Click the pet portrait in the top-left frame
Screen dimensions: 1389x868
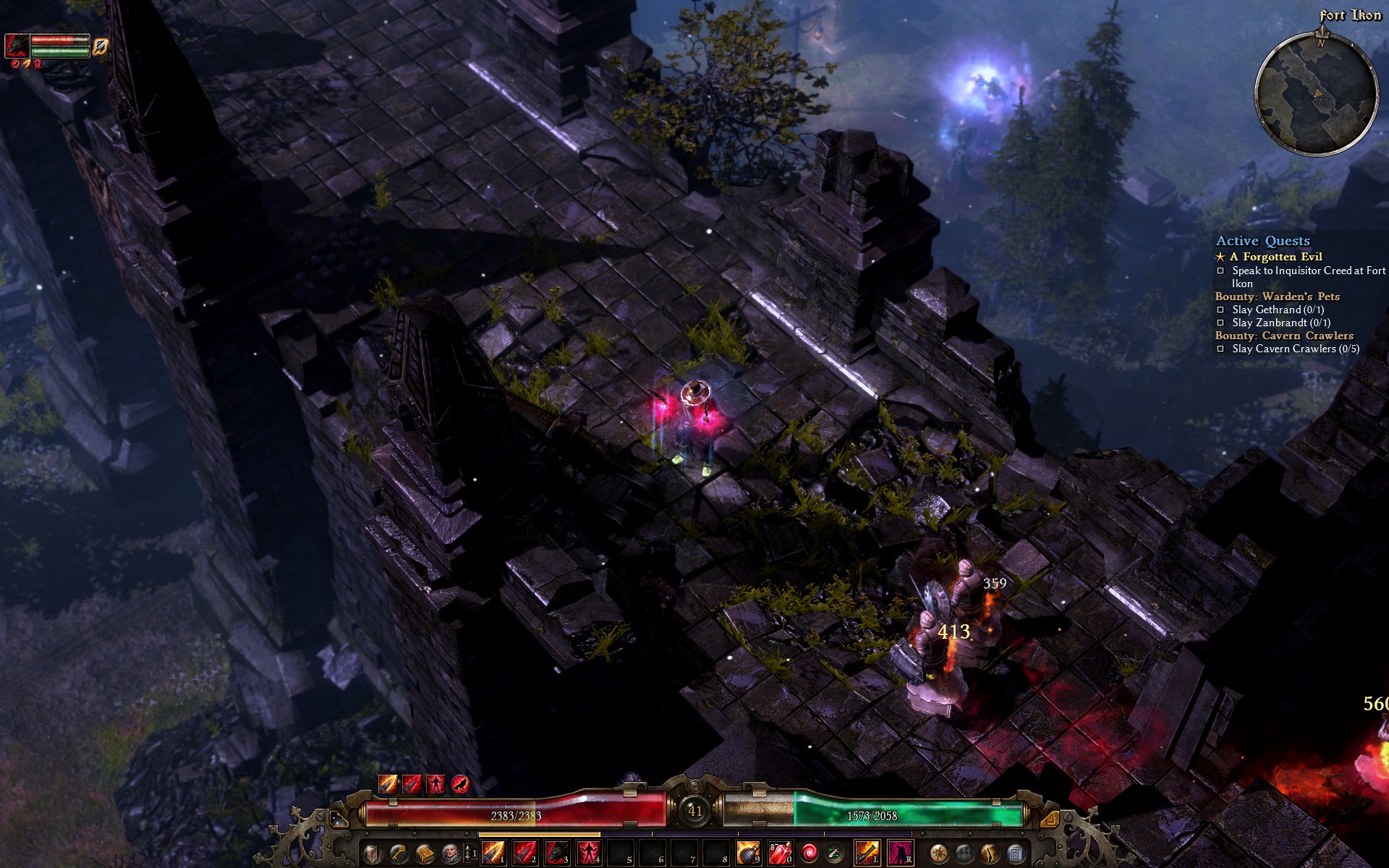tap(17, 46)
